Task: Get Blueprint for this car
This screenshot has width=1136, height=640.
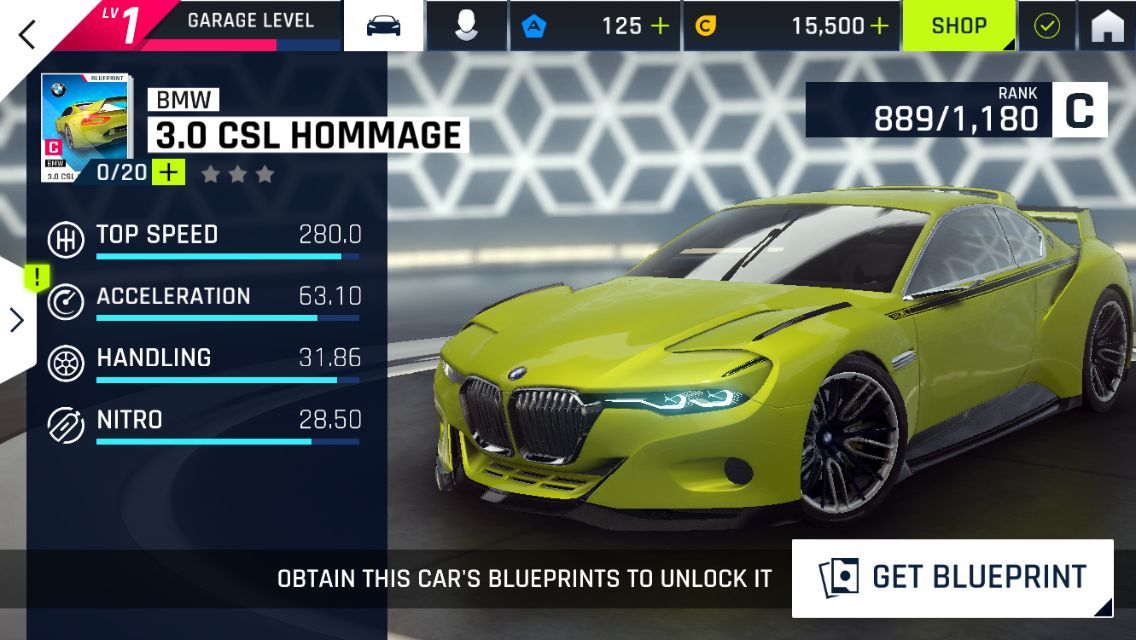Action: [x=952, y=577]
